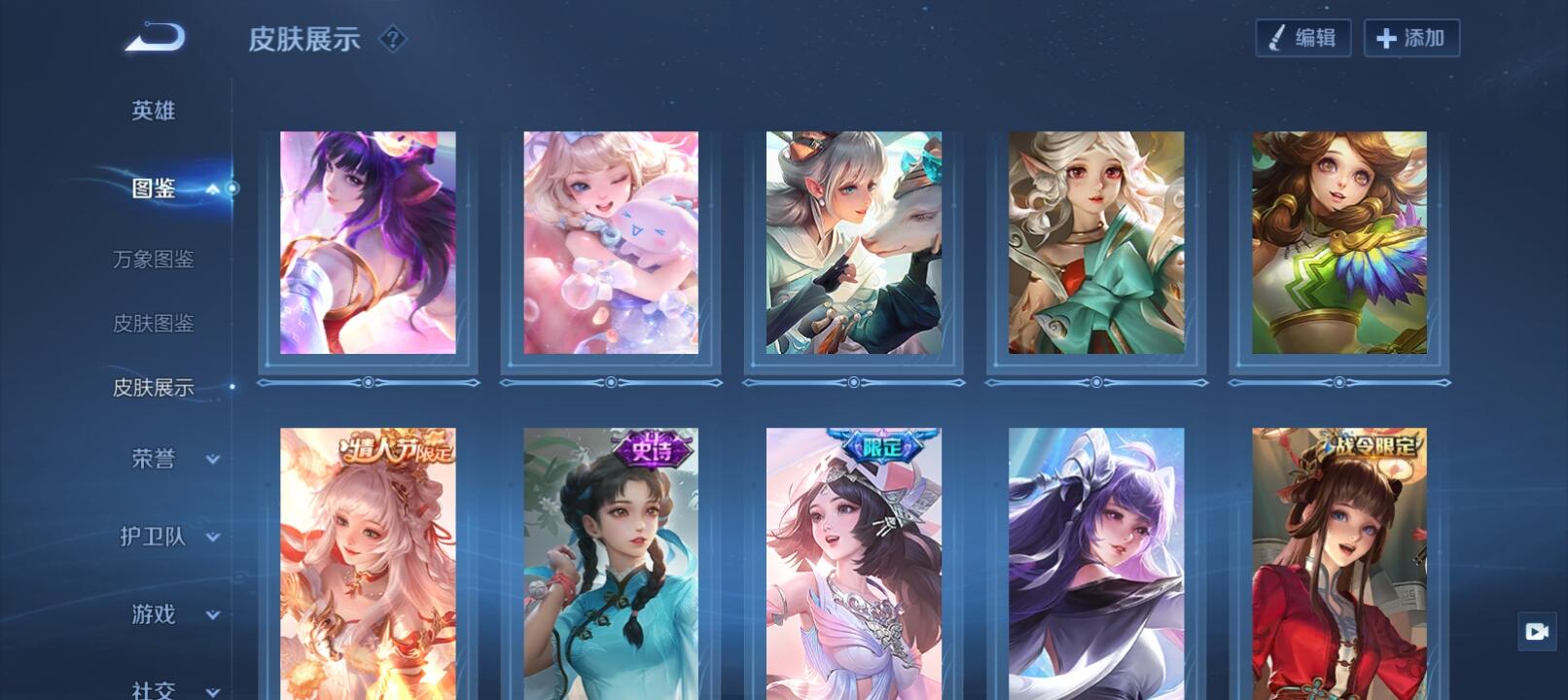Select the purple-haired skin card

(368, 243)
